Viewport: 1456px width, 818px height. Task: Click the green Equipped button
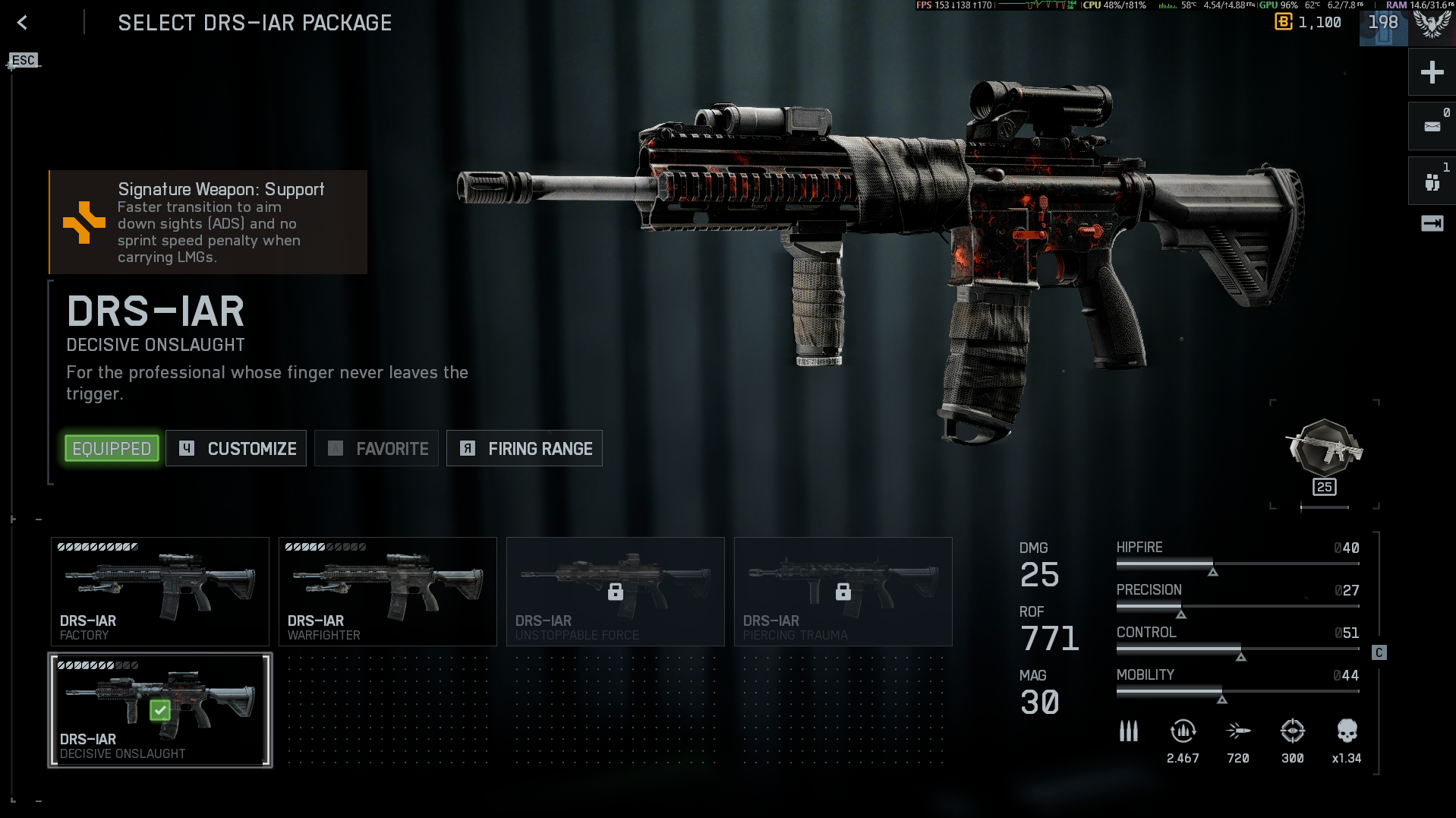point(112,449)
